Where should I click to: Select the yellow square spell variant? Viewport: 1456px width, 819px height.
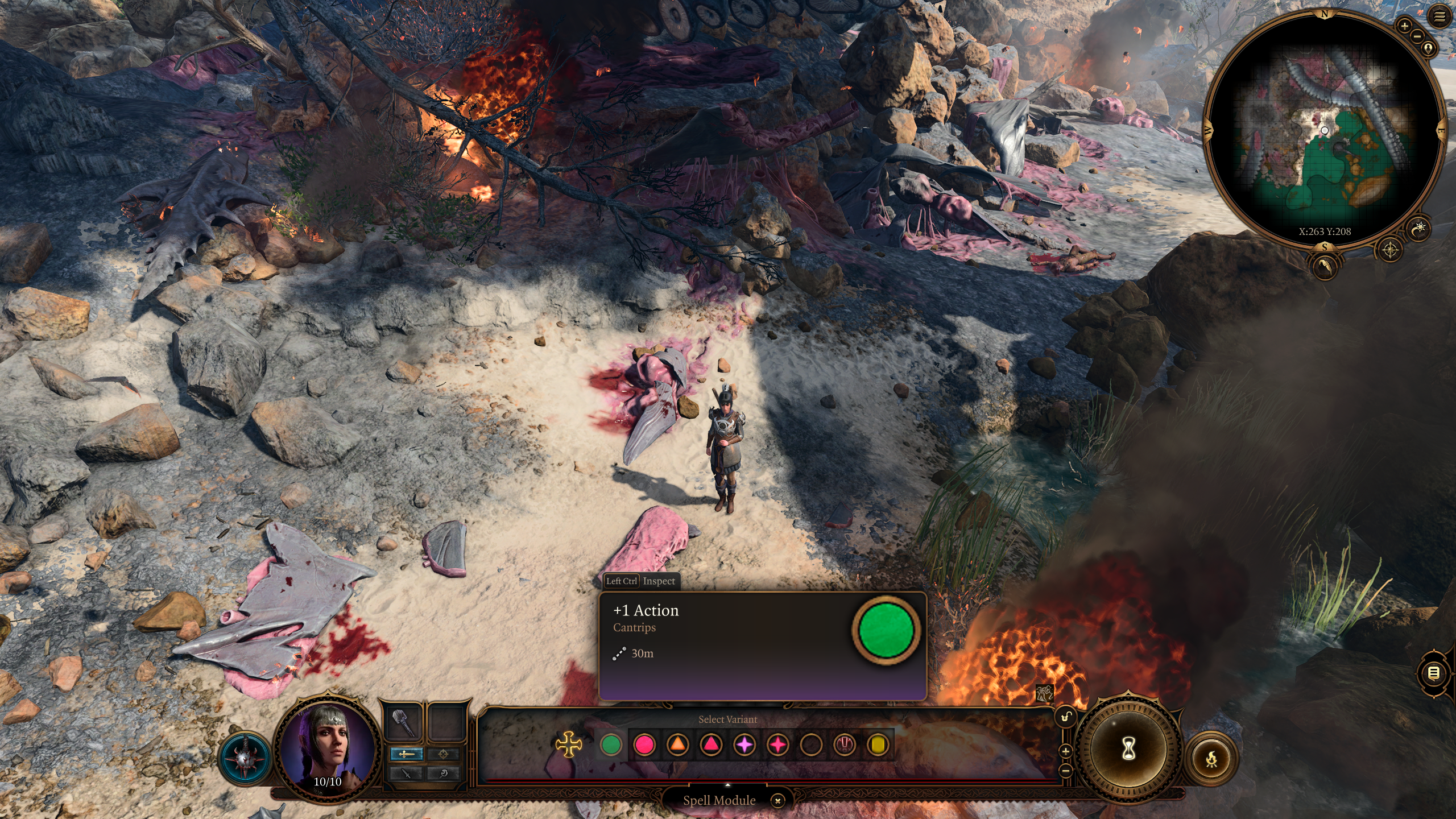point(878,745)
